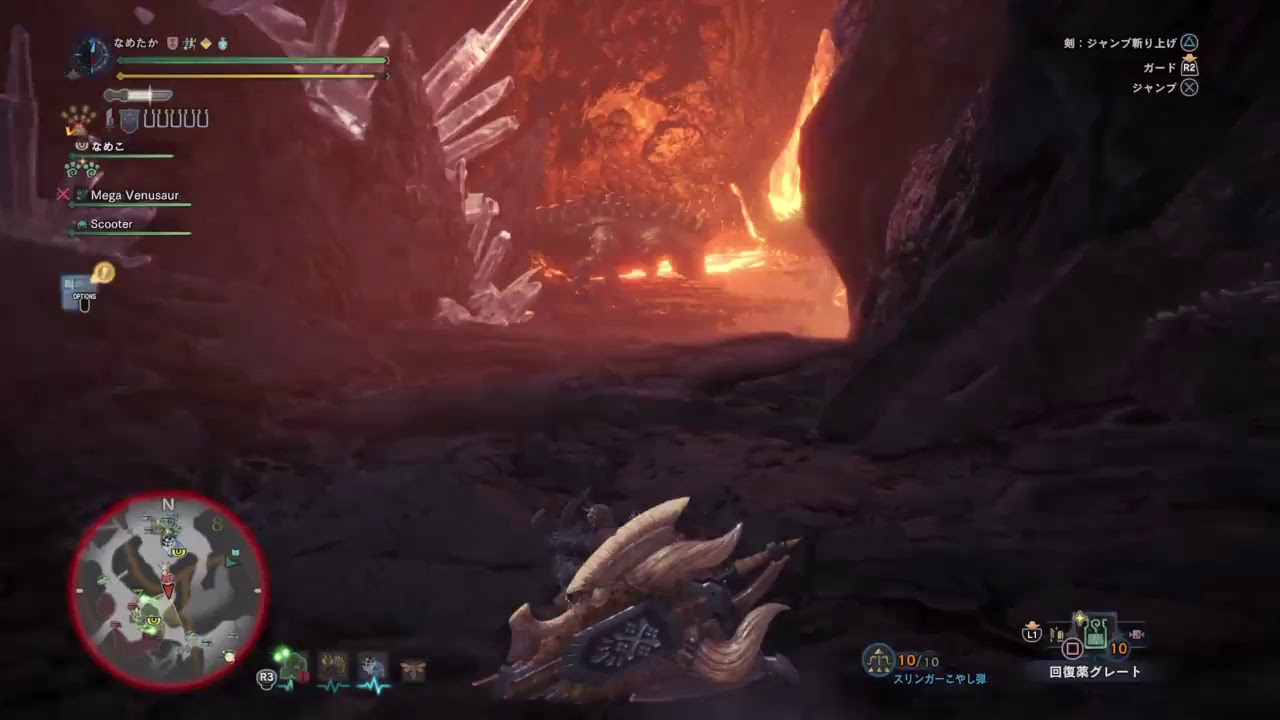Select the butterfly/insect icon at the end of the gadget row

coord(414,665)
